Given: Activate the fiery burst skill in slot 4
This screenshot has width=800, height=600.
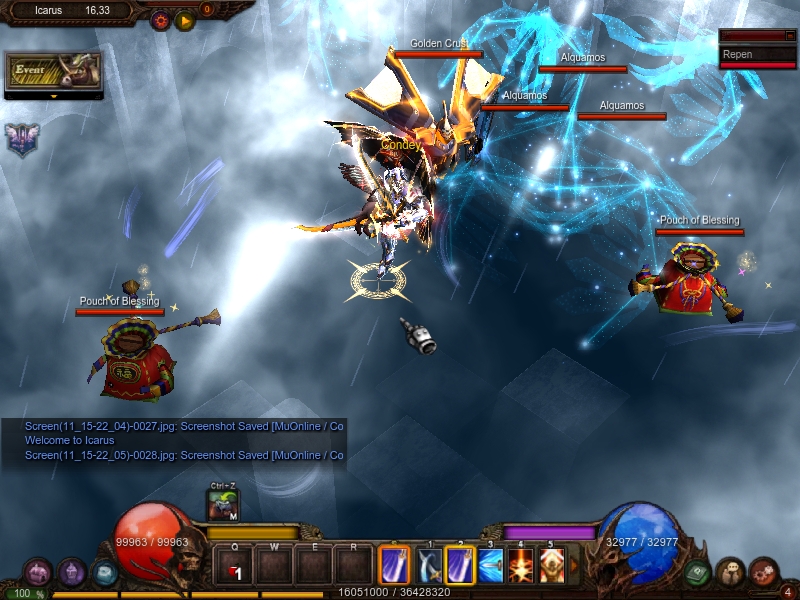Looking at the screenshot, I should (521, 566).
